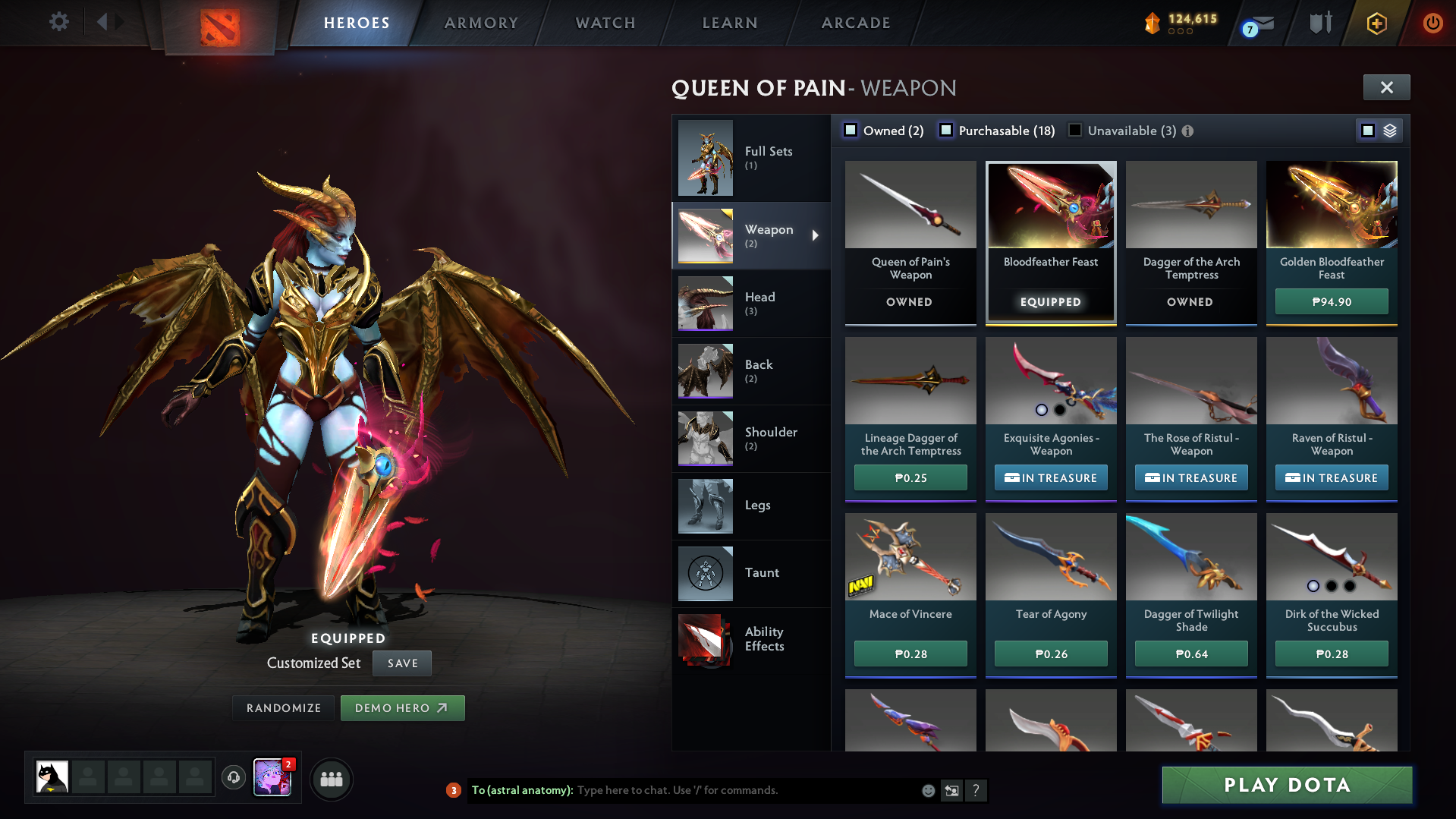Viewport: 1456px width, 819px height.
Task: Open Dota Plus hexagon icon
Action: pyautogui.click(x=1376, y=24)
